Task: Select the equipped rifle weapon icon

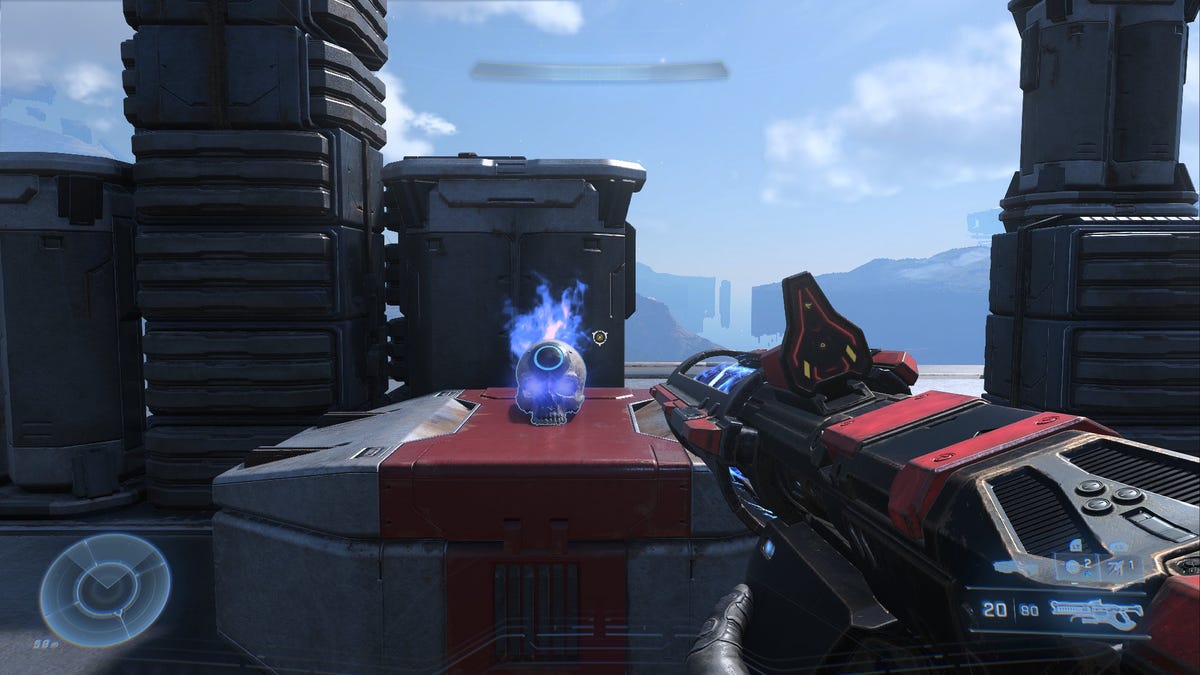Action: [1096, 613]
